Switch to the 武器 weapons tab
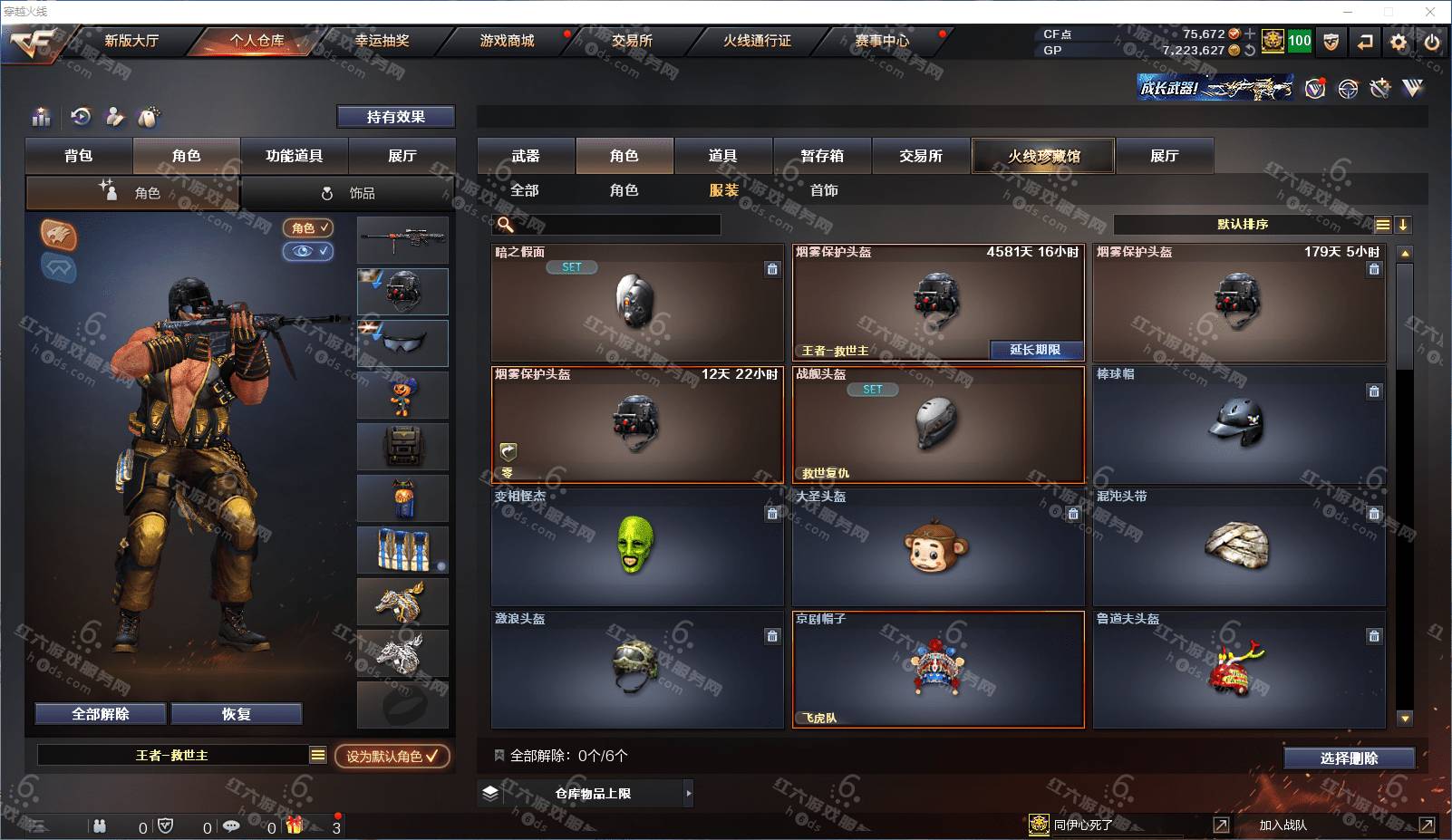The height and width of the screenshot is (840, 1452). [526, 156]
